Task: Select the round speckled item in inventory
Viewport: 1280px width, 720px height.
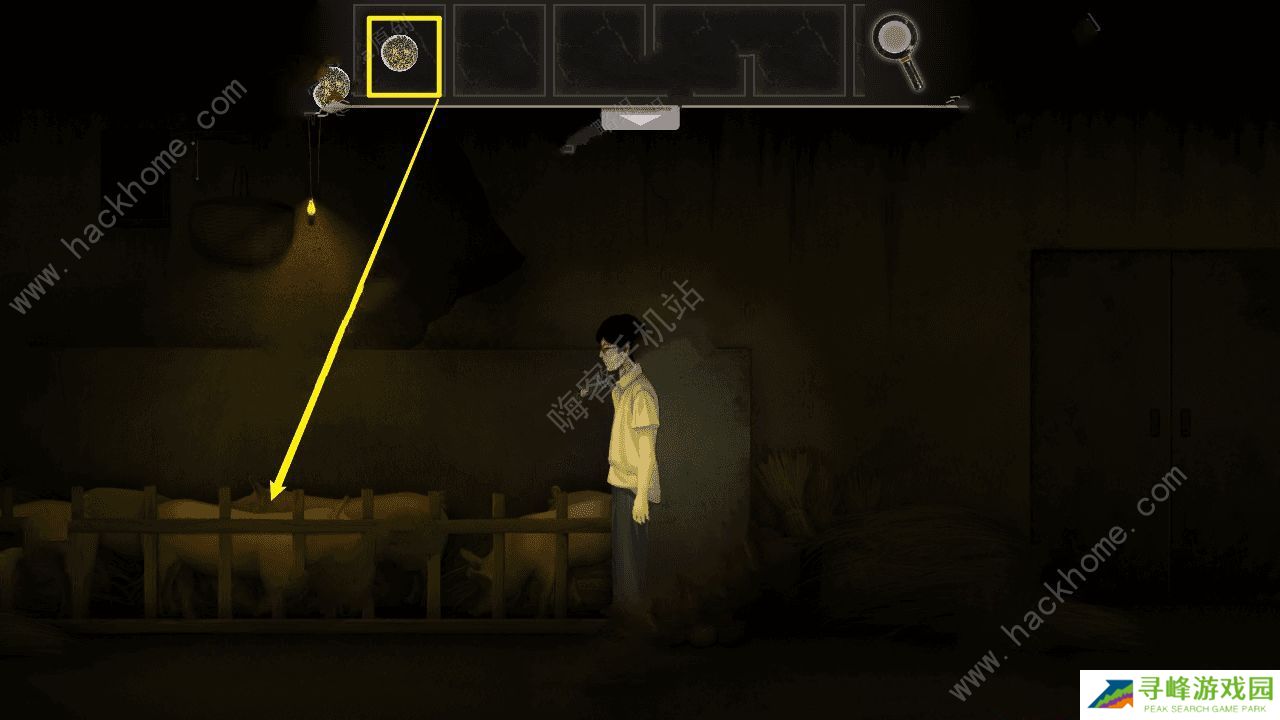Action: tap(402, 55)
